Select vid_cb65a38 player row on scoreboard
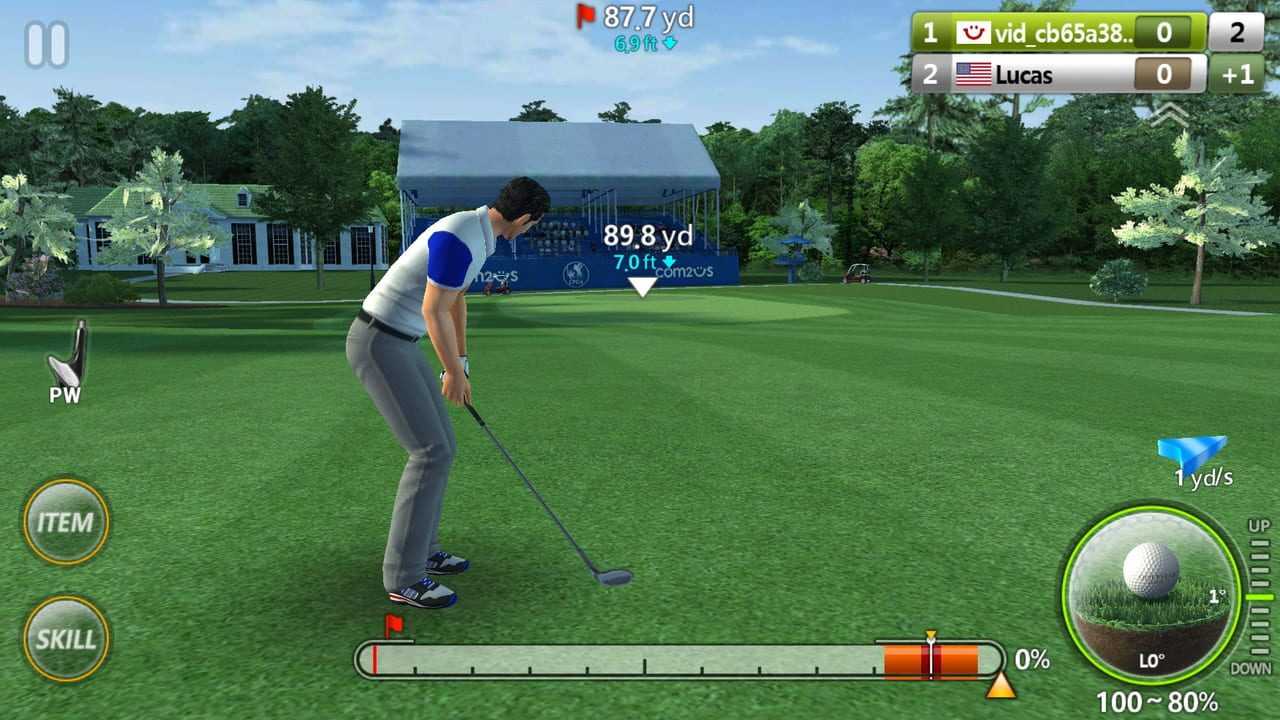Screen dimensions: 1280x720 1058,33
